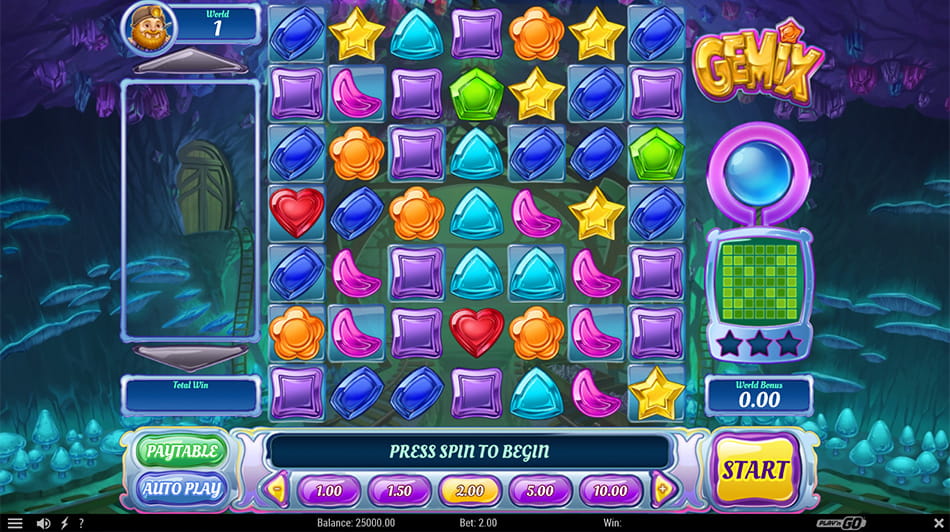Decrease bet with the left arrow
950x532 pixels.
point(277,490)
